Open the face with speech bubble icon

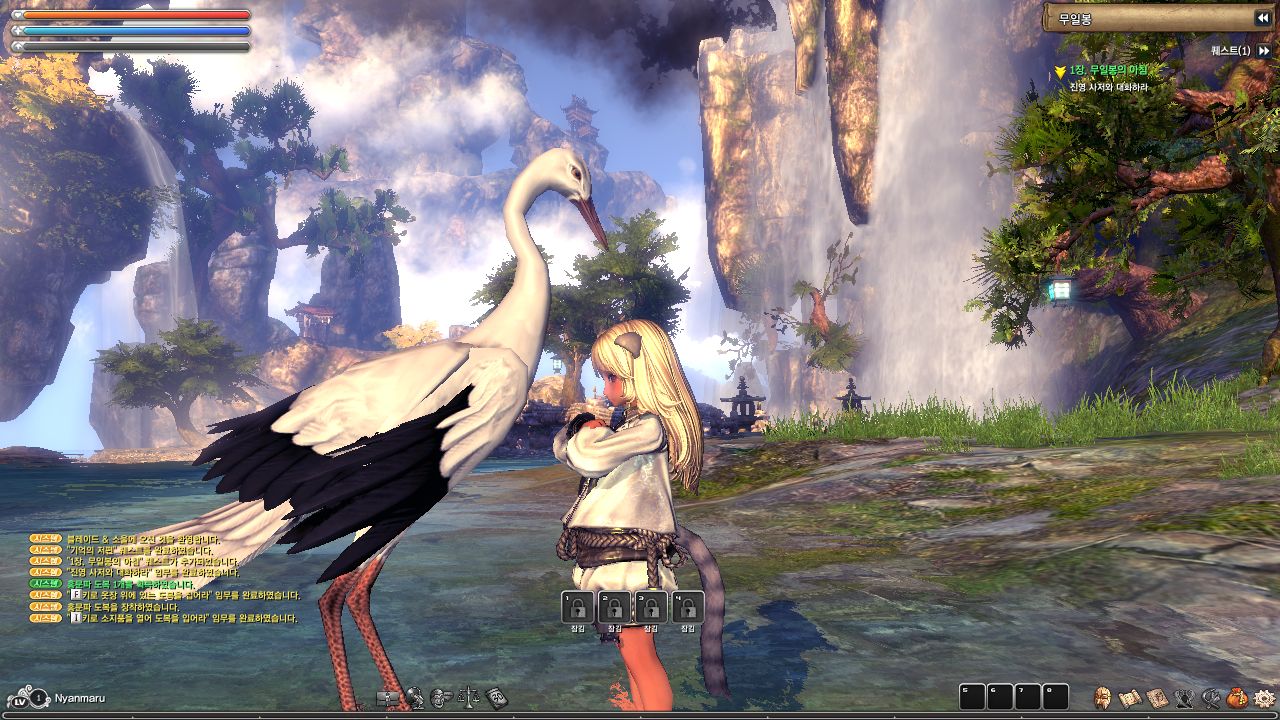(441, 697)
